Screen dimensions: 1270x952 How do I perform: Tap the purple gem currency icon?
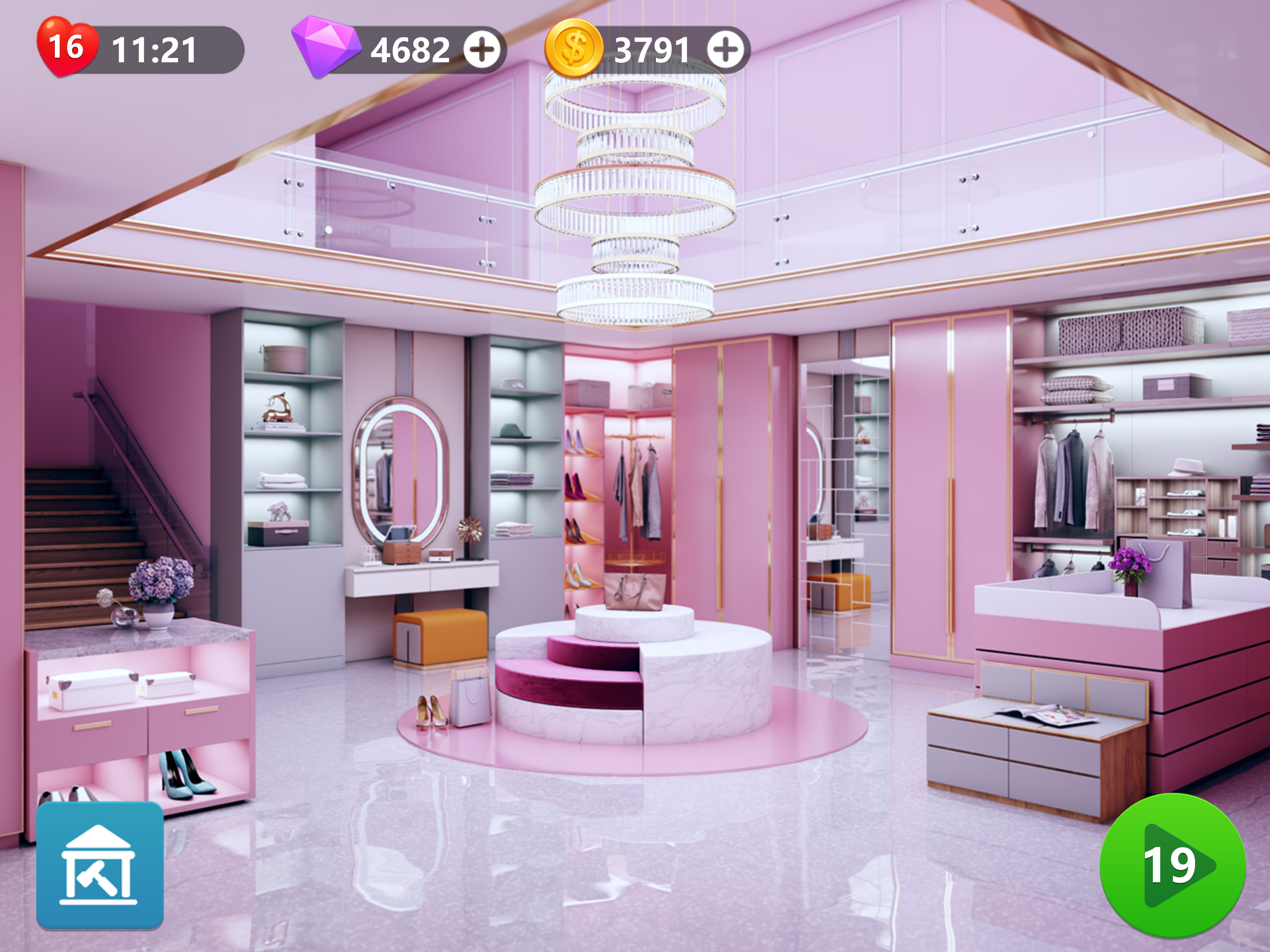[325, 46]
